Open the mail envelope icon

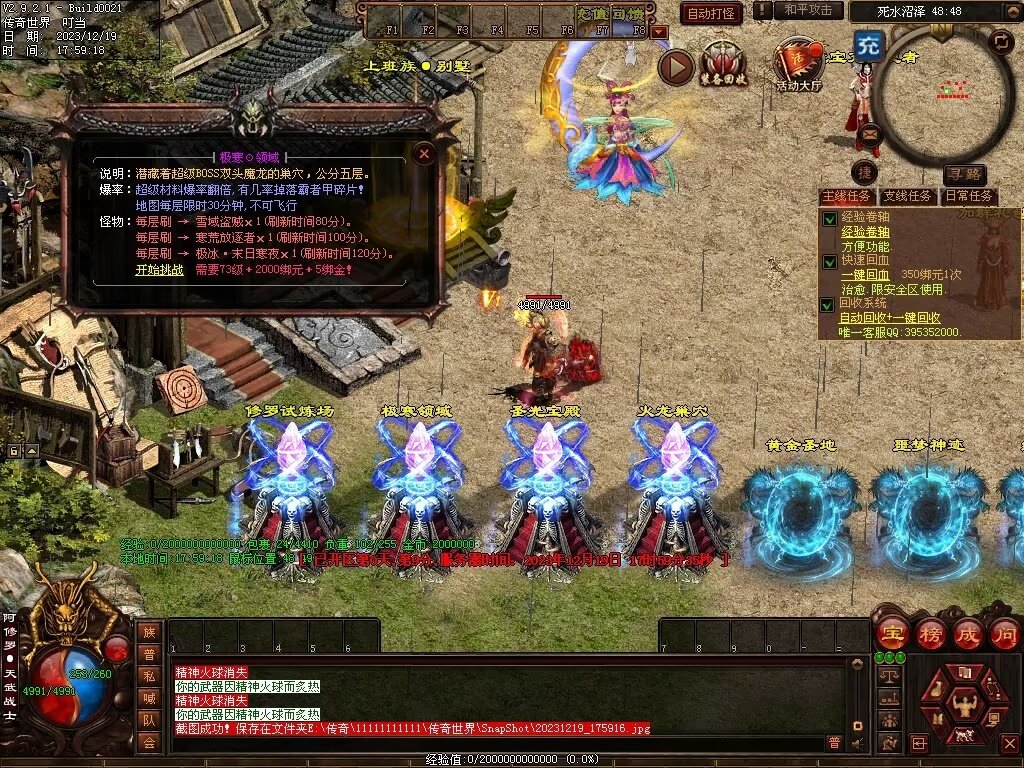pyautogui.click(x=869, y=132)
